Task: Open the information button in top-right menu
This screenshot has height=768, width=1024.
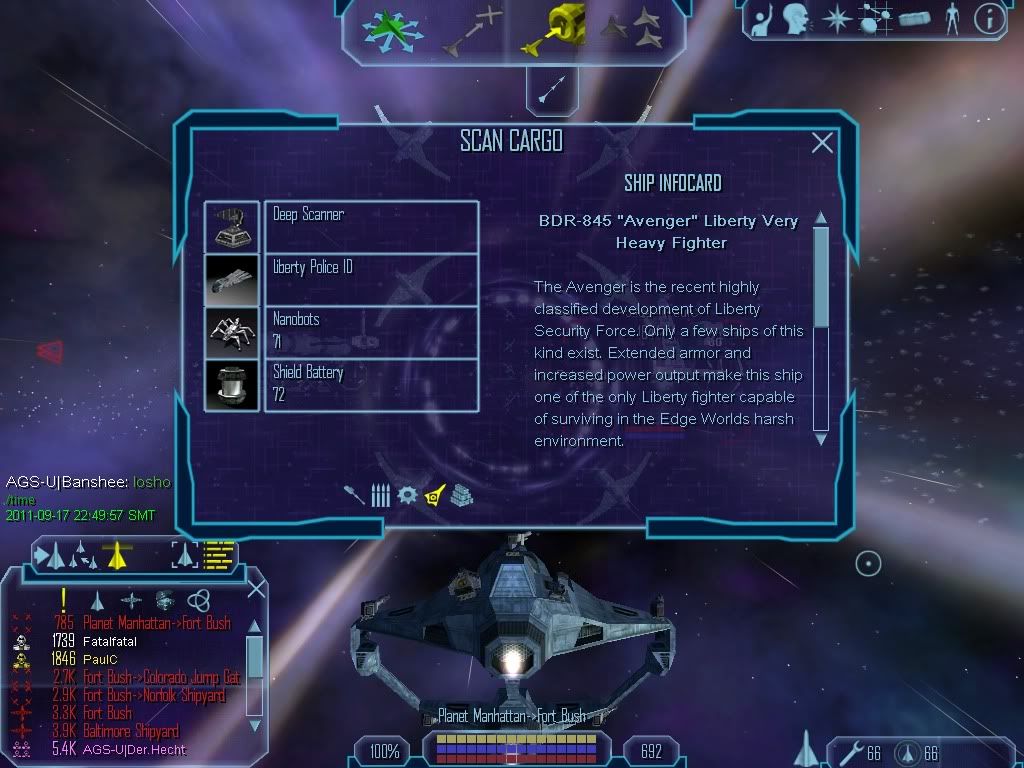Action: tap(989, 18)
